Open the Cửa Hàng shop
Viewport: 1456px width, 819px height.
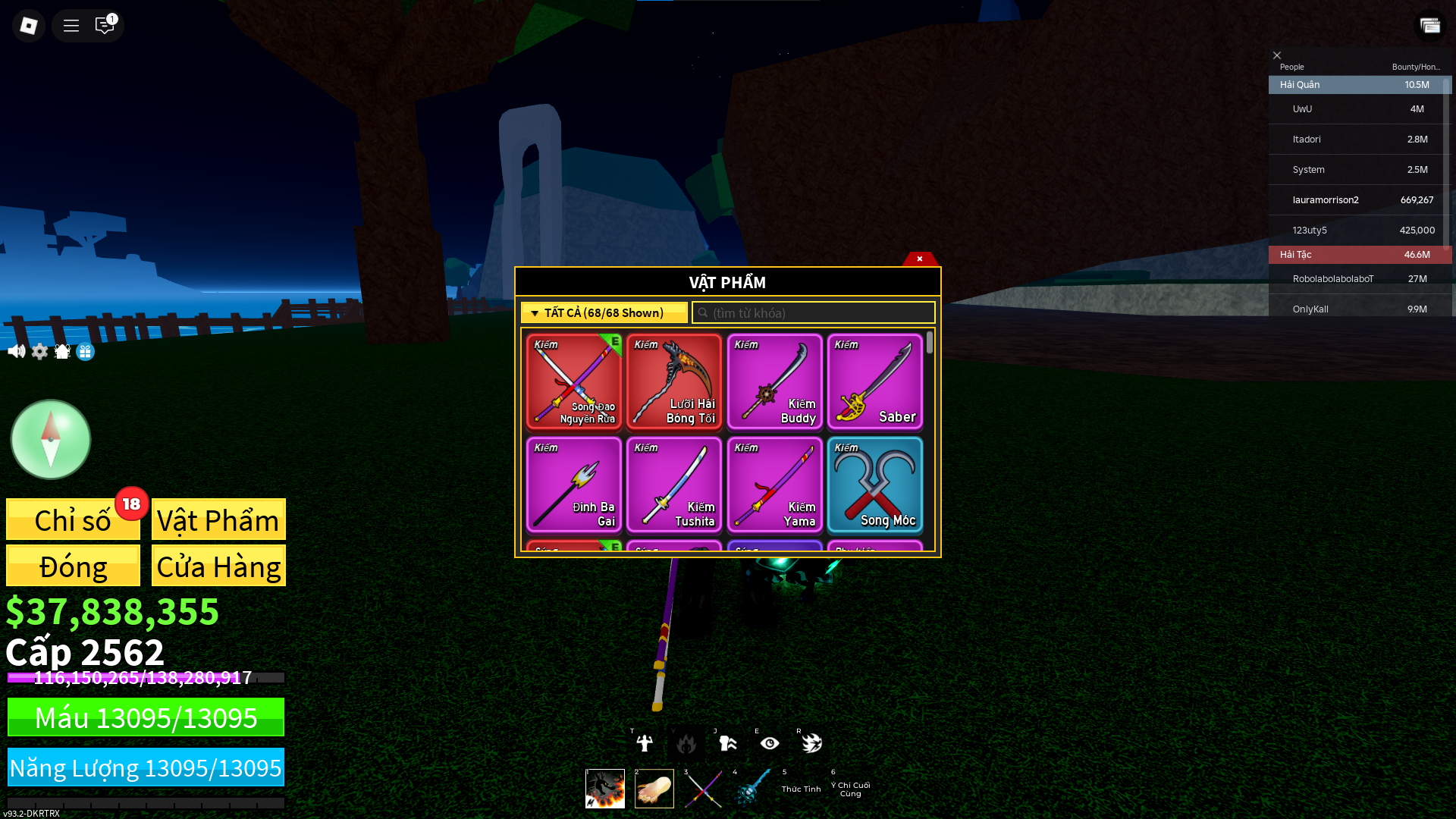(218, 566)
